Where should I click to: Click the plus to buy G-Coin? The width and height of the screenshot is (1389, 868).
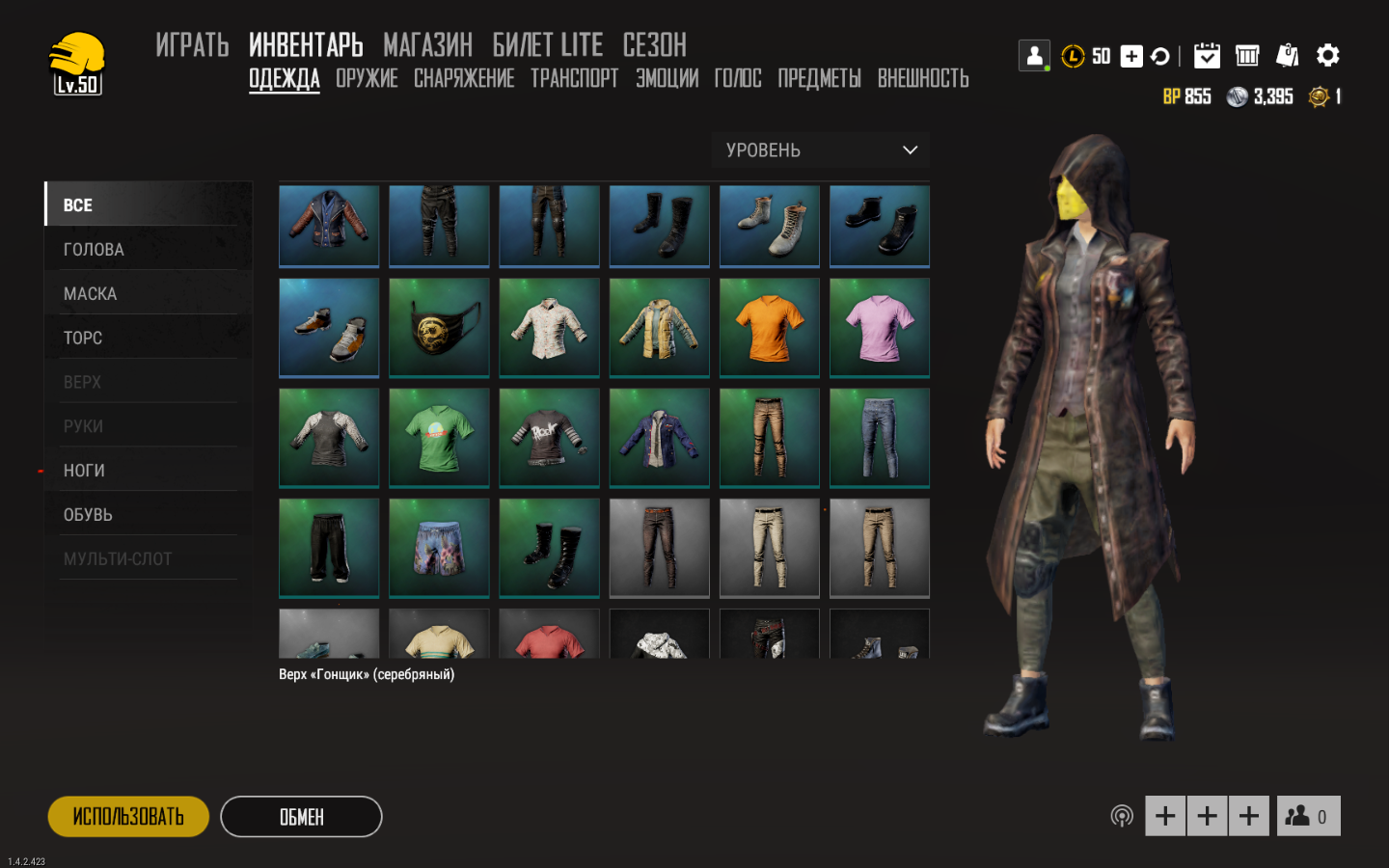tap(1130, 55)
